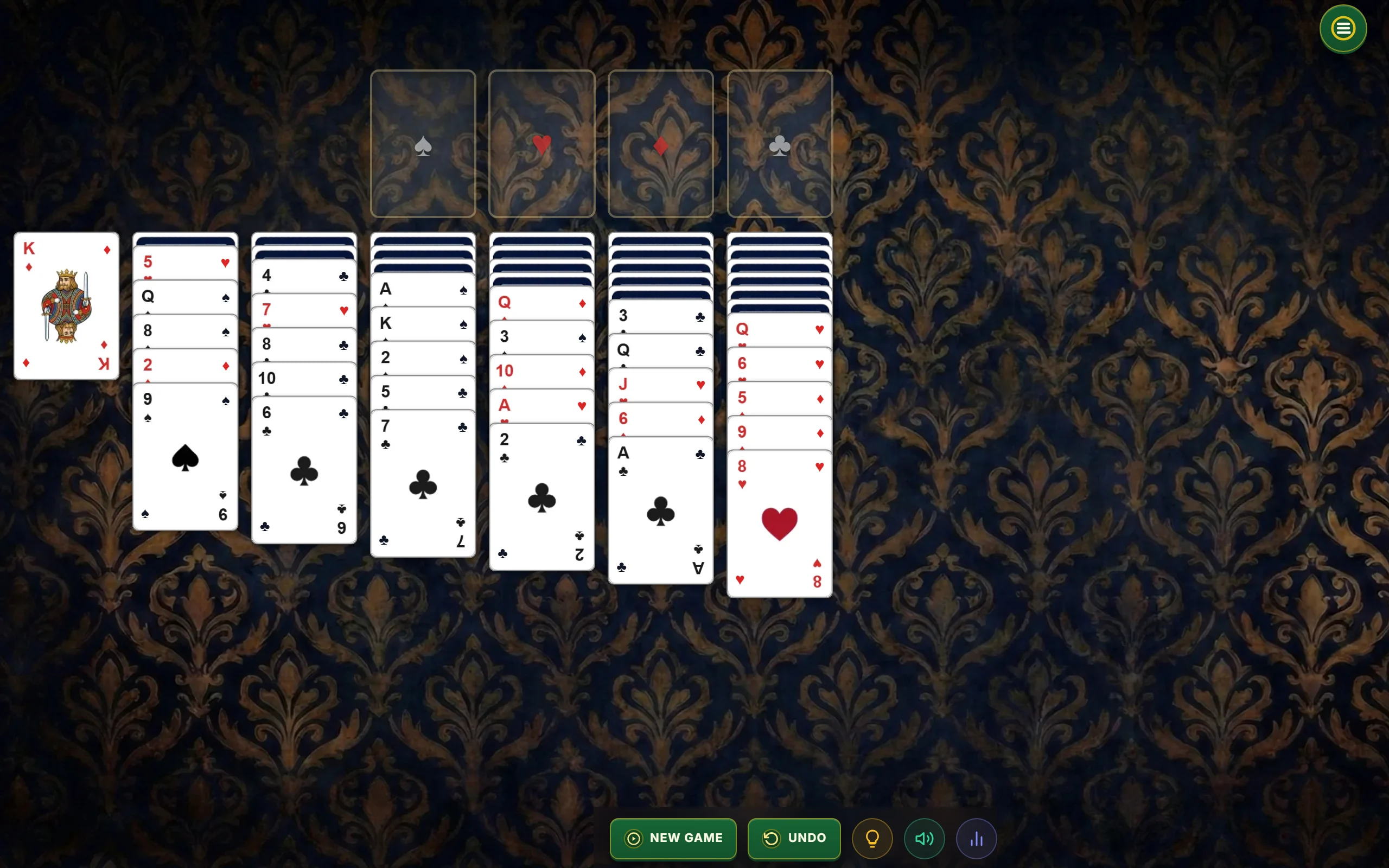Open the statistics bar-chart icon
Image resolution: width=1389 pixels, height=868 pixels.
[x=976, y=838]
